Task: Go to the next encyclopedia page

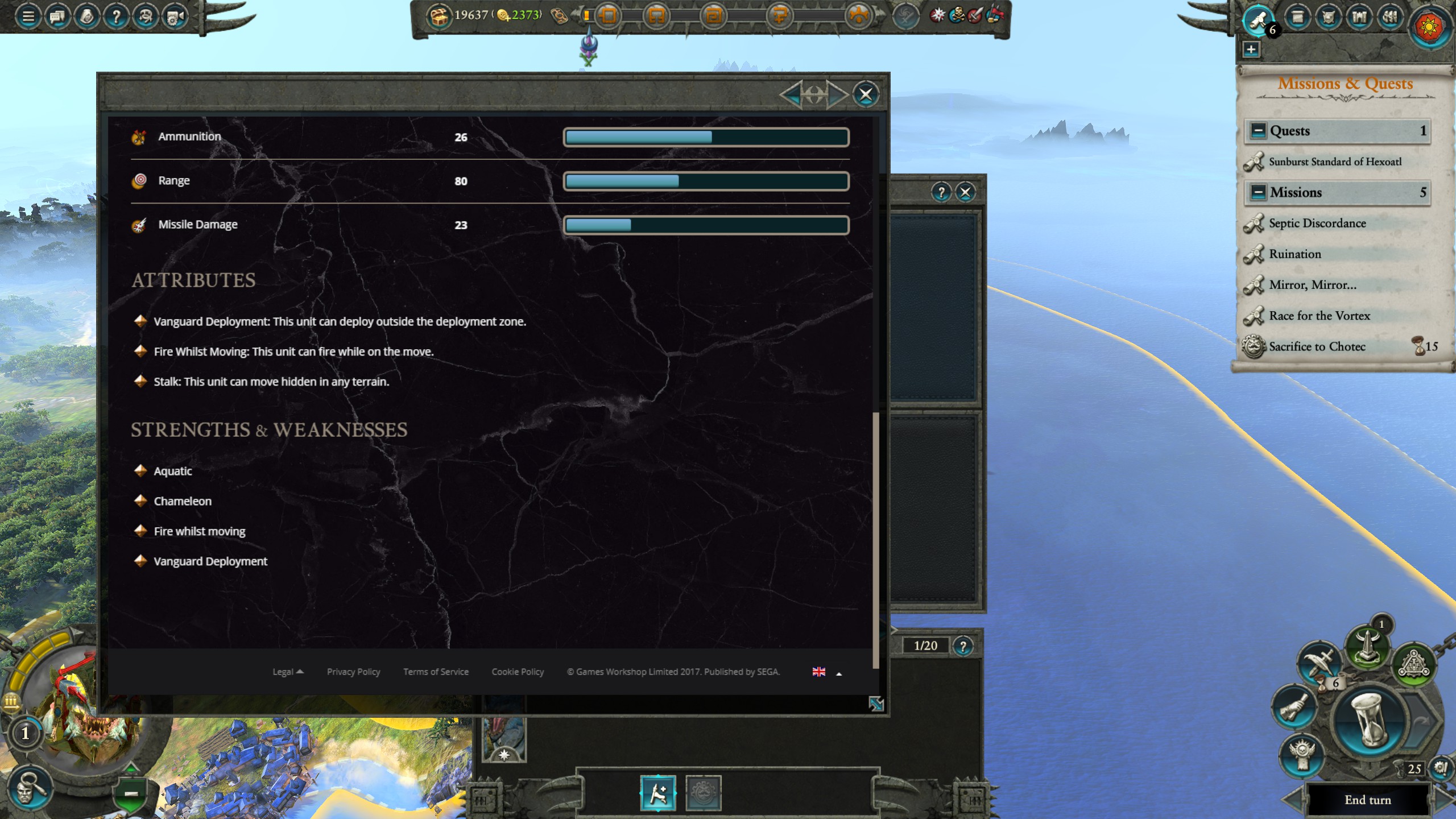Action: point(836,94)
